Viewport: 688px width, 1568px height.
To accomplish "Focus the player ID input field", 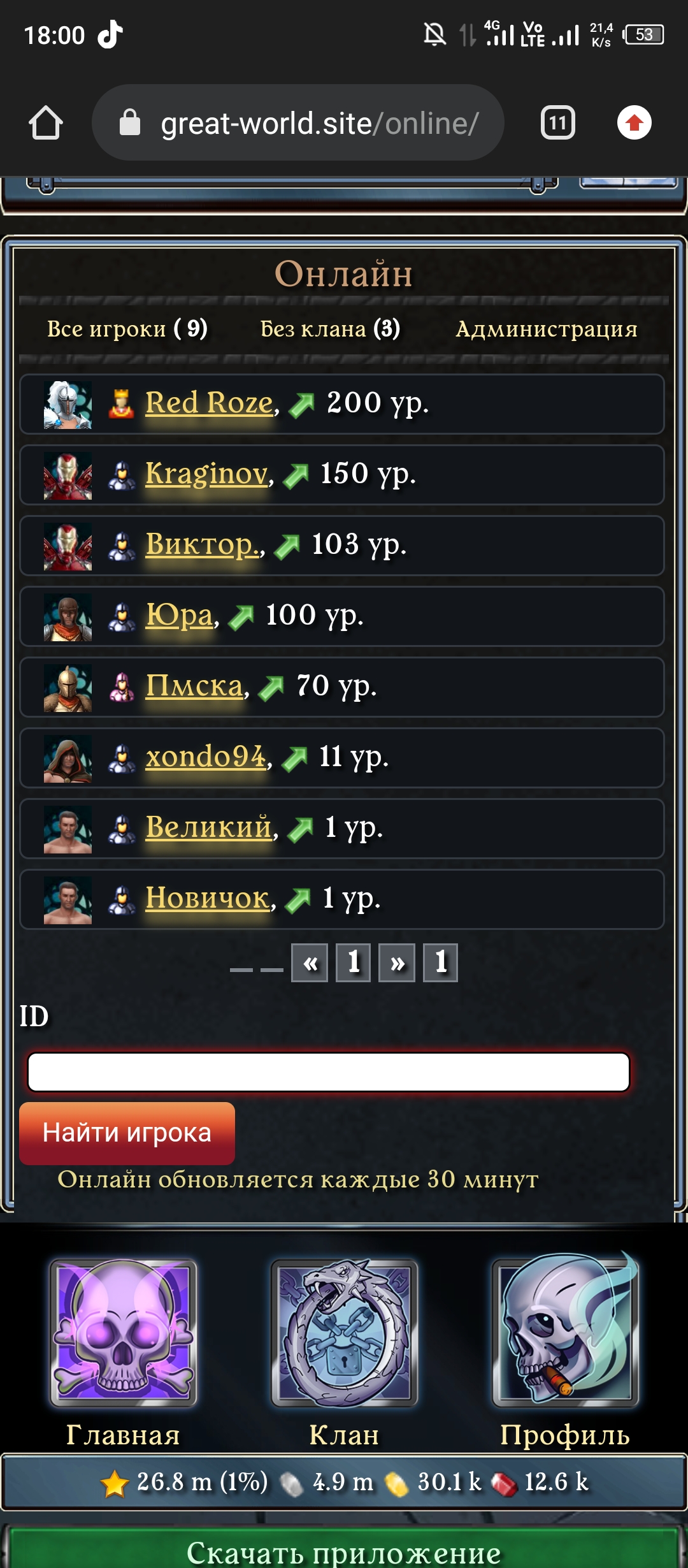I will (329, 1072).
